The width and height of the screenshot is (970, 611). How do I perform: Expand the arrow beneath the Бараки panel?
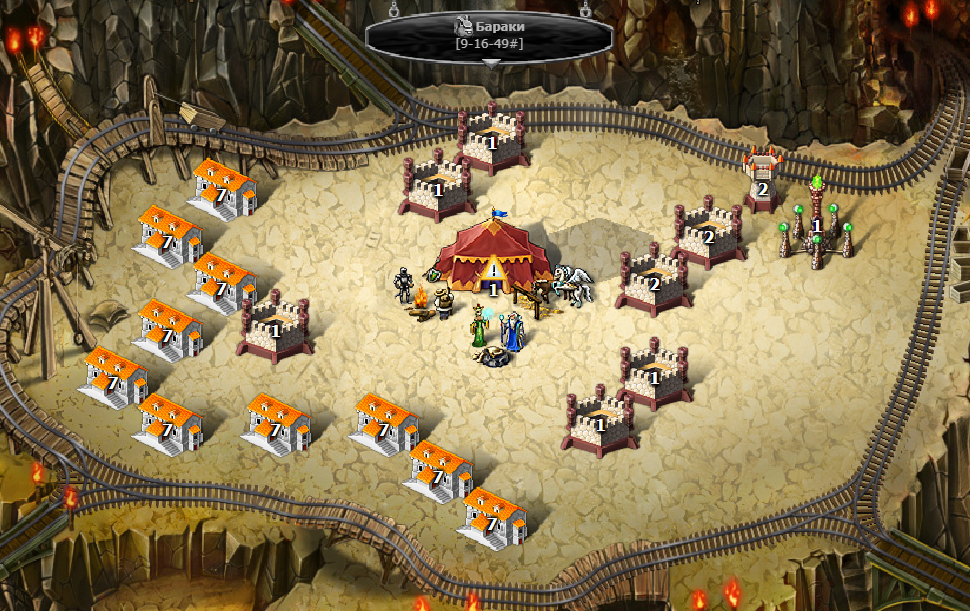coord(490,62)
